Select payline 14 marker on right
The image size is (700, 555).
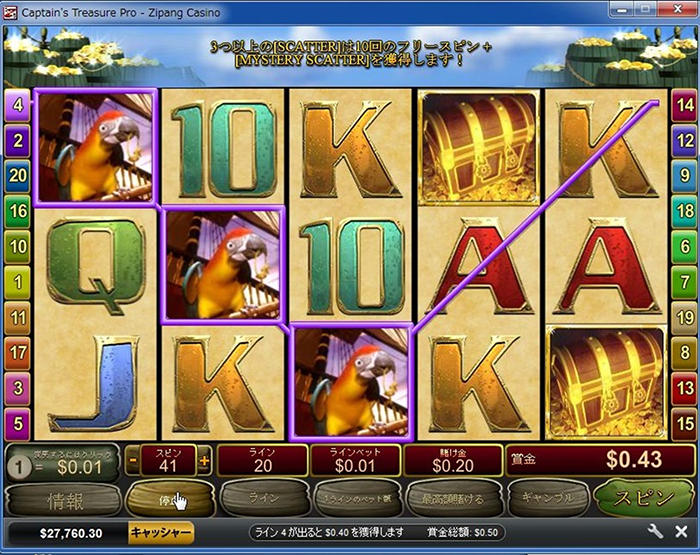(684, 103)
